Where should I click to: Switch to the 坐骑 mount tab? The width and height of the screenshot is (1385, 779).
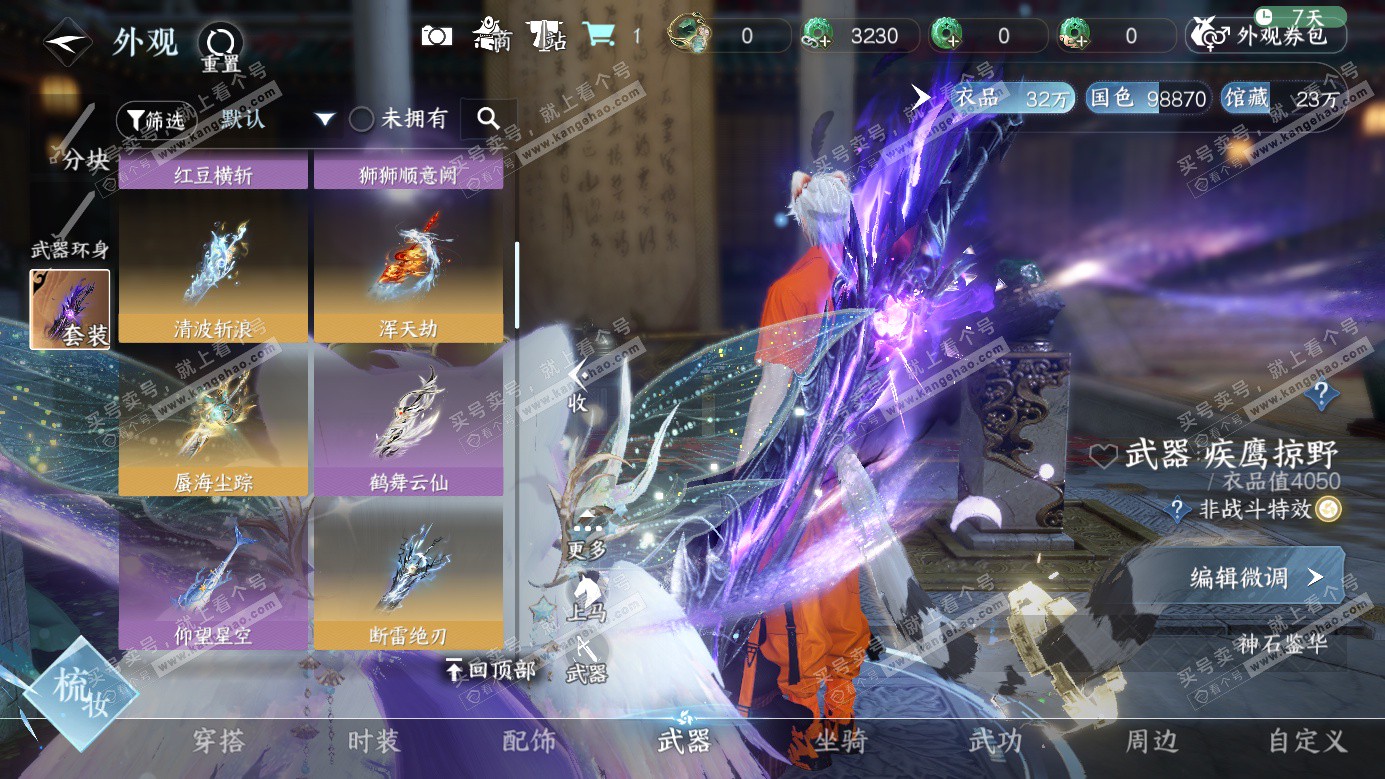(x=840, y=741)
